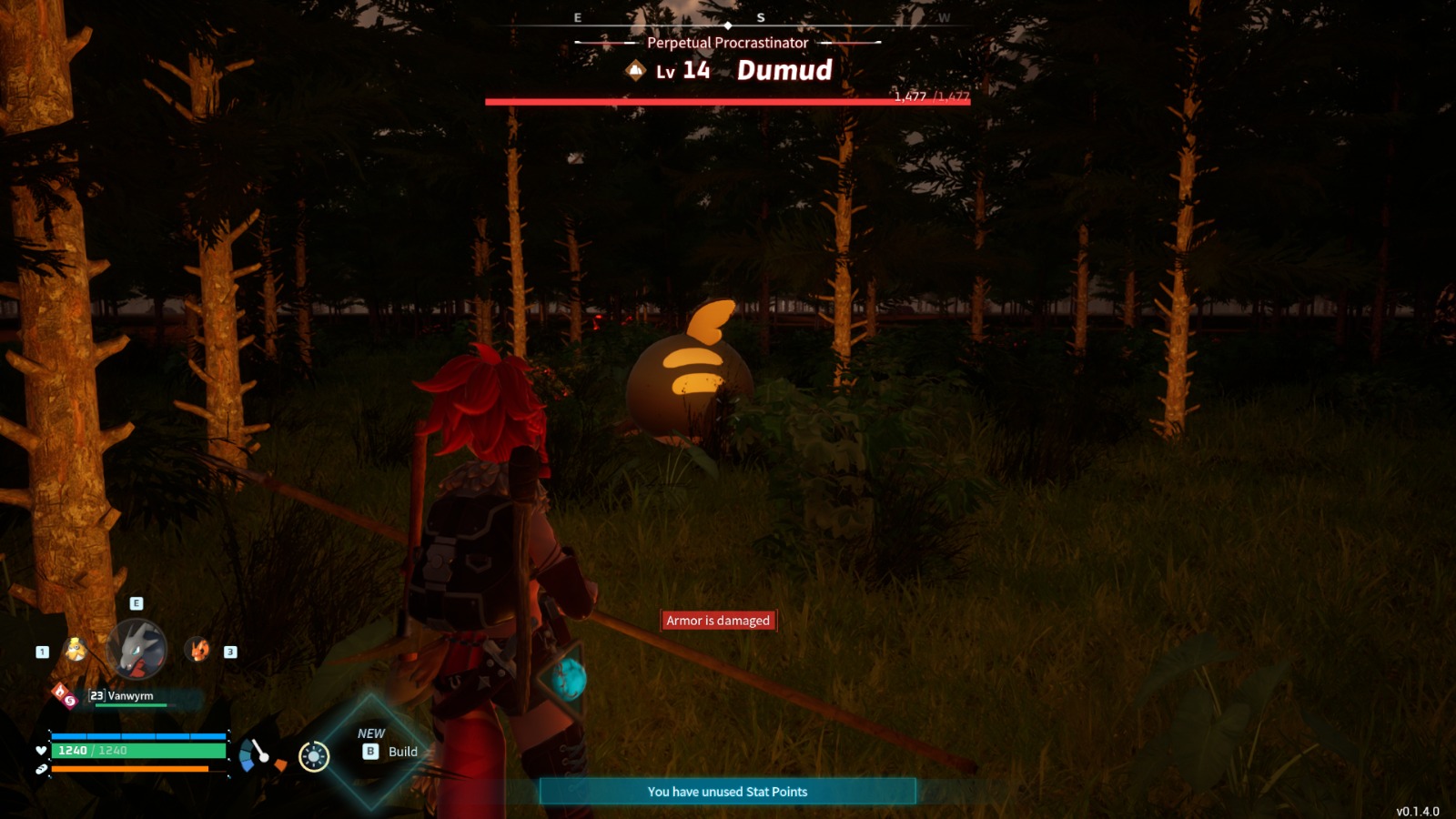Click Vanwyrm's Dark element icon
Viewport: 1456px width, 819px height.
(71, 702)
